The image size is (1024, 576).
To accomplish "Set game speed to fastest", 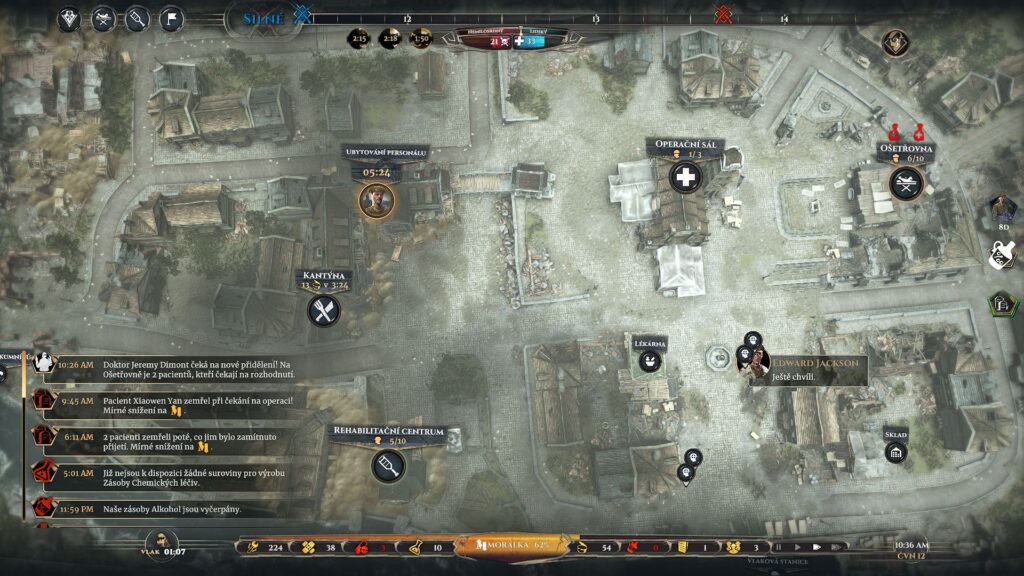I will 835,547.
